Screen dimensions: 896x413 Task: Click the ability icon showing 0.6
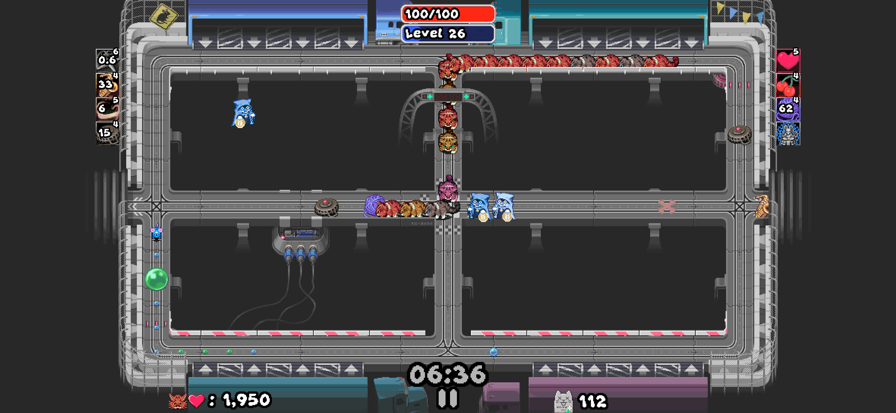(107, 59)
